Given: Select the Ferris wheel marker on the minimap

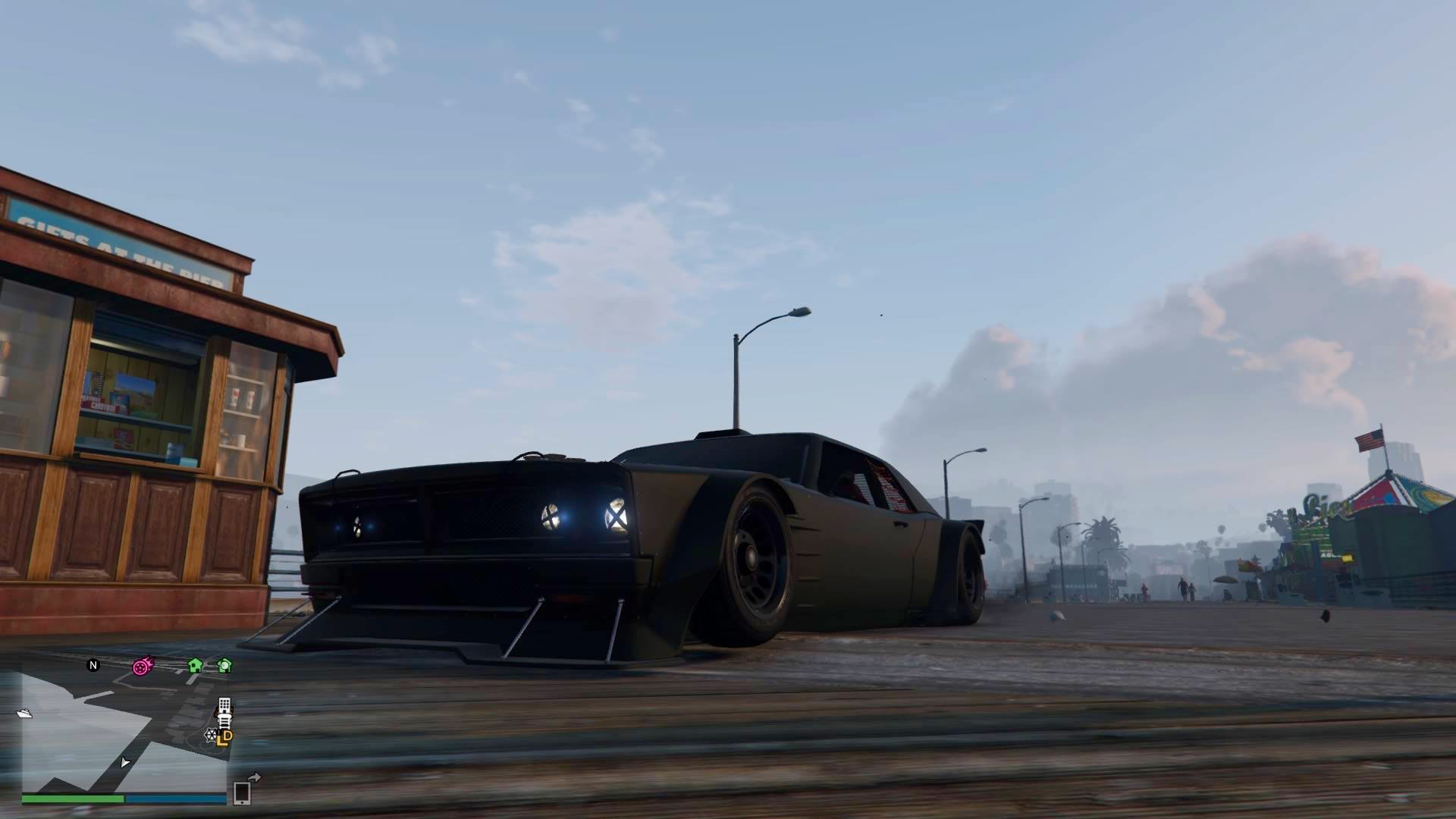Looking at the screenshot, I should pos(211,734).
